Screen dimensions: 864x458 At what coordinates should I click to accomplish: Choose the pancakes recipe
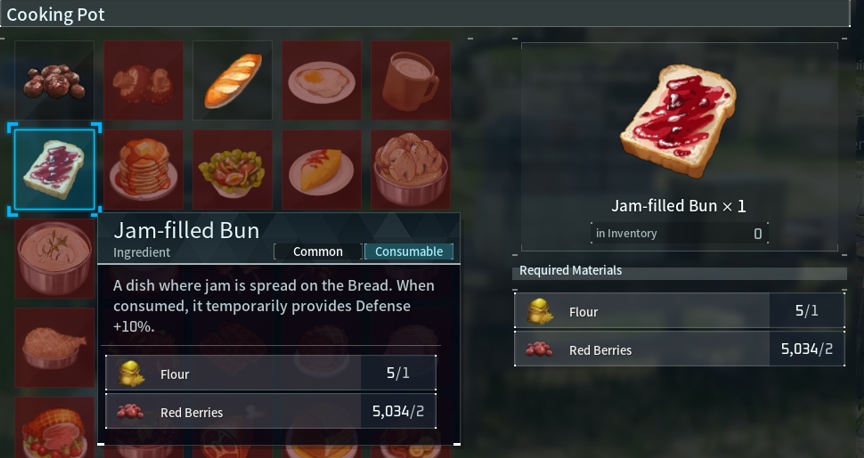[x=144, y=170]
